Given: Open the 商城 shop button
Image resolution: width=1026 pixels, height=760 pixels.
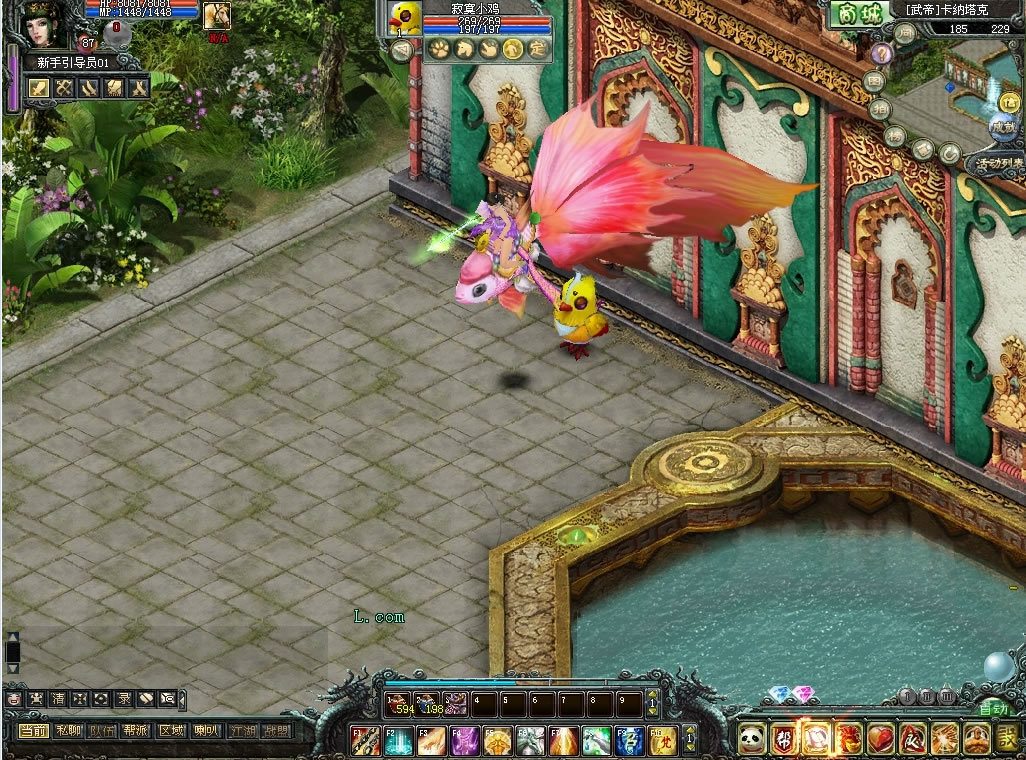Looking at the screenshot, I should pyautogui.click(x=857, y=14).
